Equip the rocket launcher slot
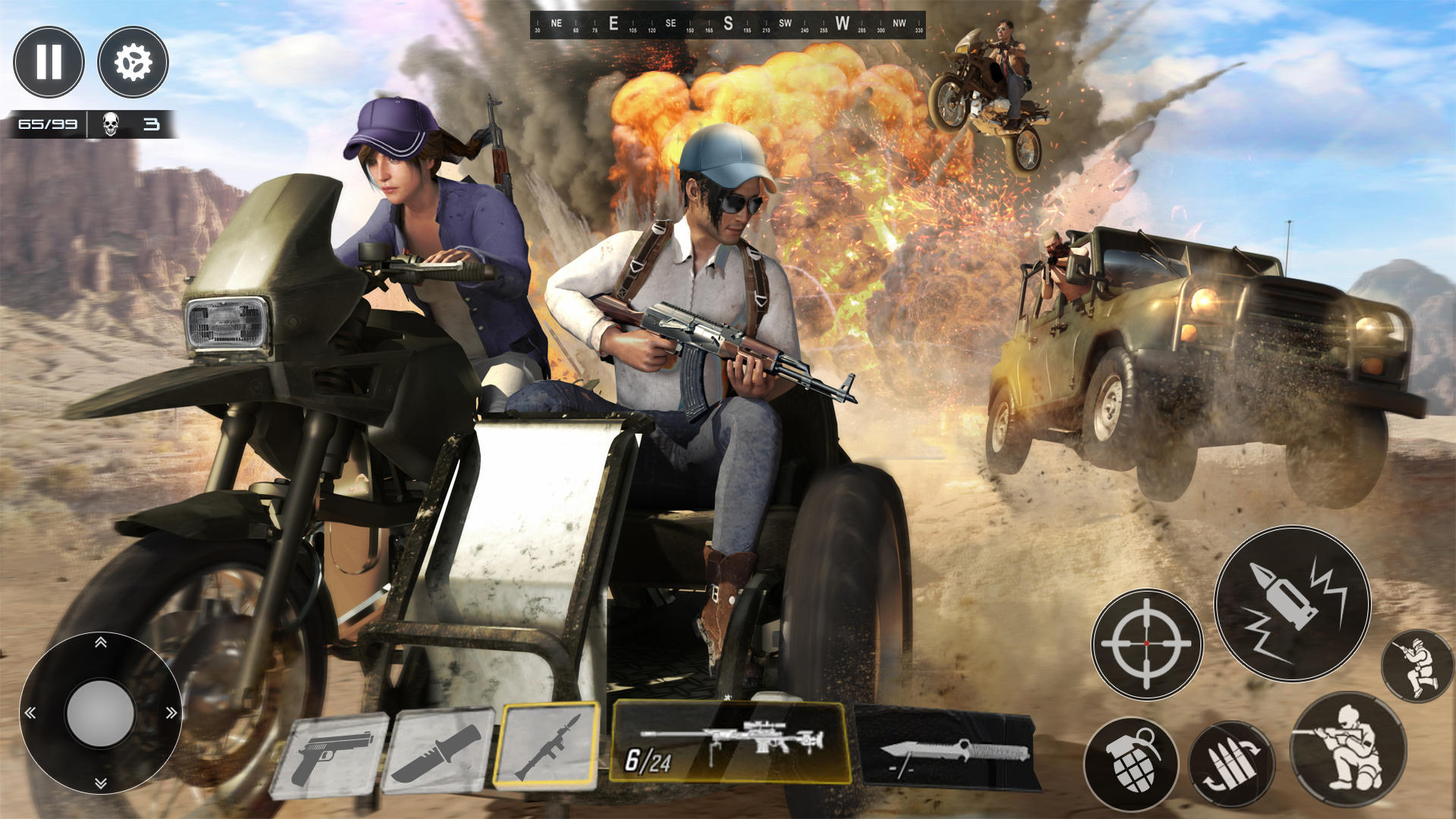The image size is (1456, 819). (x=547, y=745)
